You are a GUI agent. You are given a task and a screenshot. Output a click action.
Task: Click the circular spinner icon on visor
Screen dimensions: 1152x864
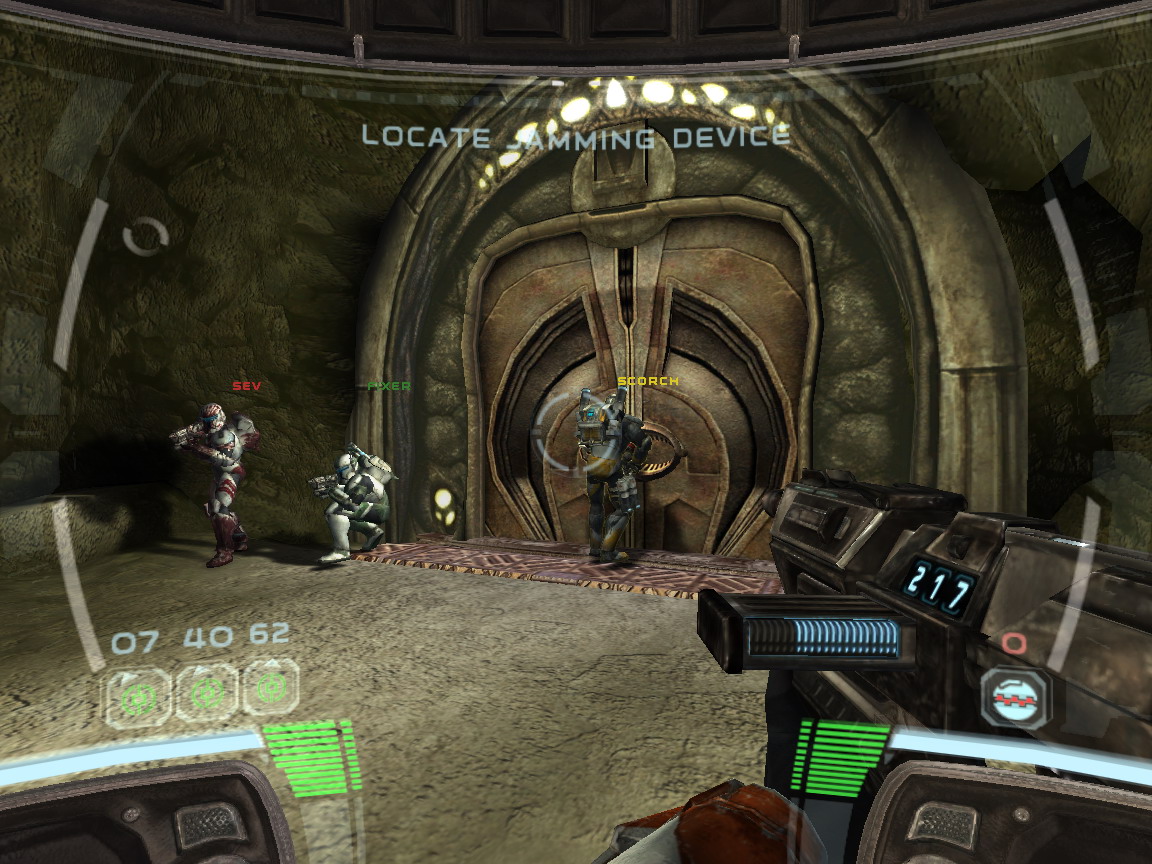146,237
